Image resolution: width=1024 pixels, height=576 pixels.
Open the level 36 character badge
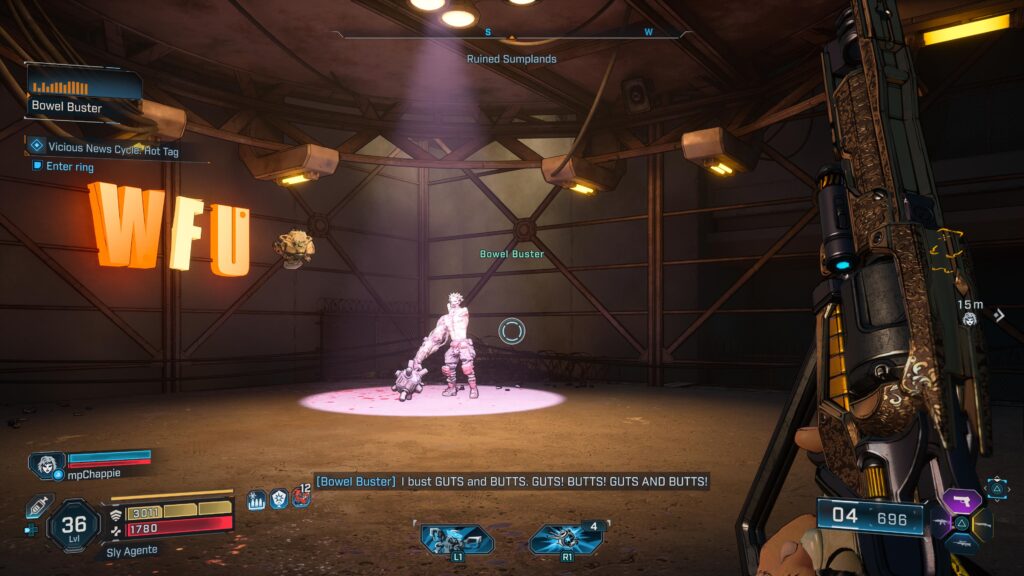click(x=74, y=524)
